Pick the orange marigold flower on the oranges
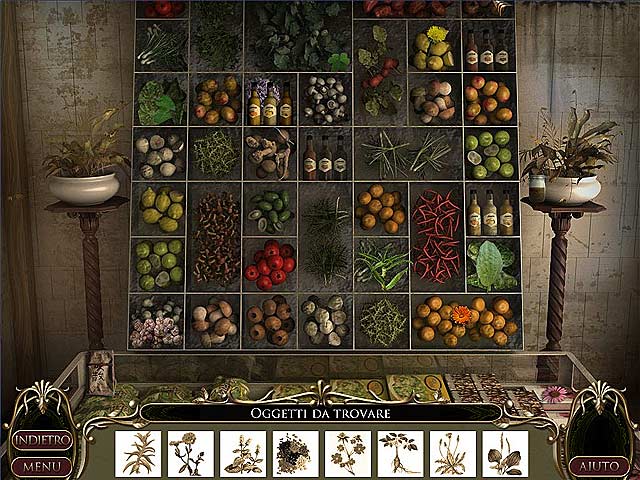The image size is (640, 480). tap(459, 314)
